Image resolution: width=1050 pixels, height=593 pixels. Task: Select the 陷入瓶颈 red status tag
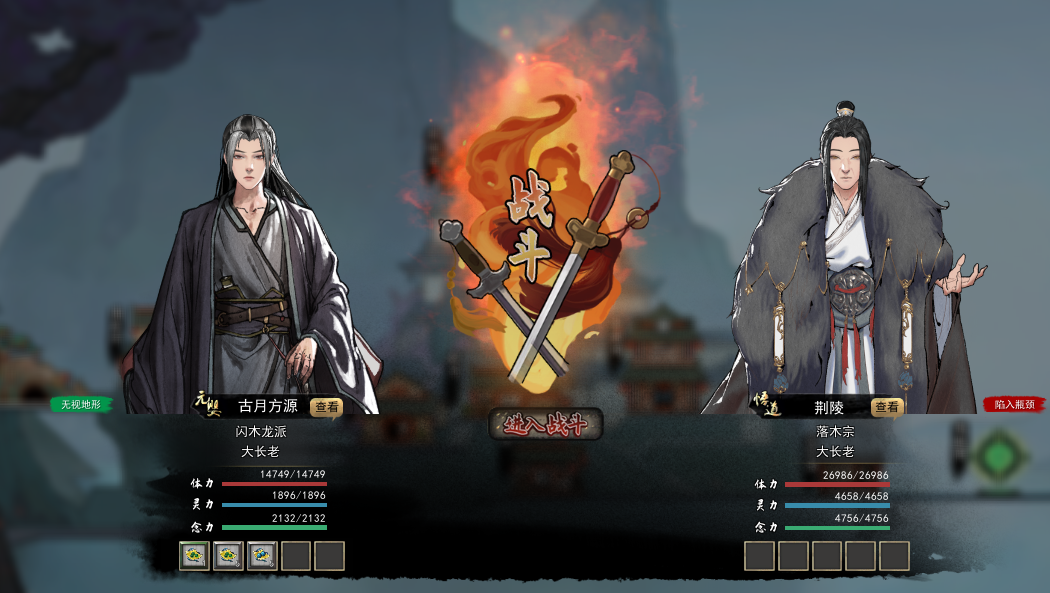pyautogui.click(x=1015, y=405)
